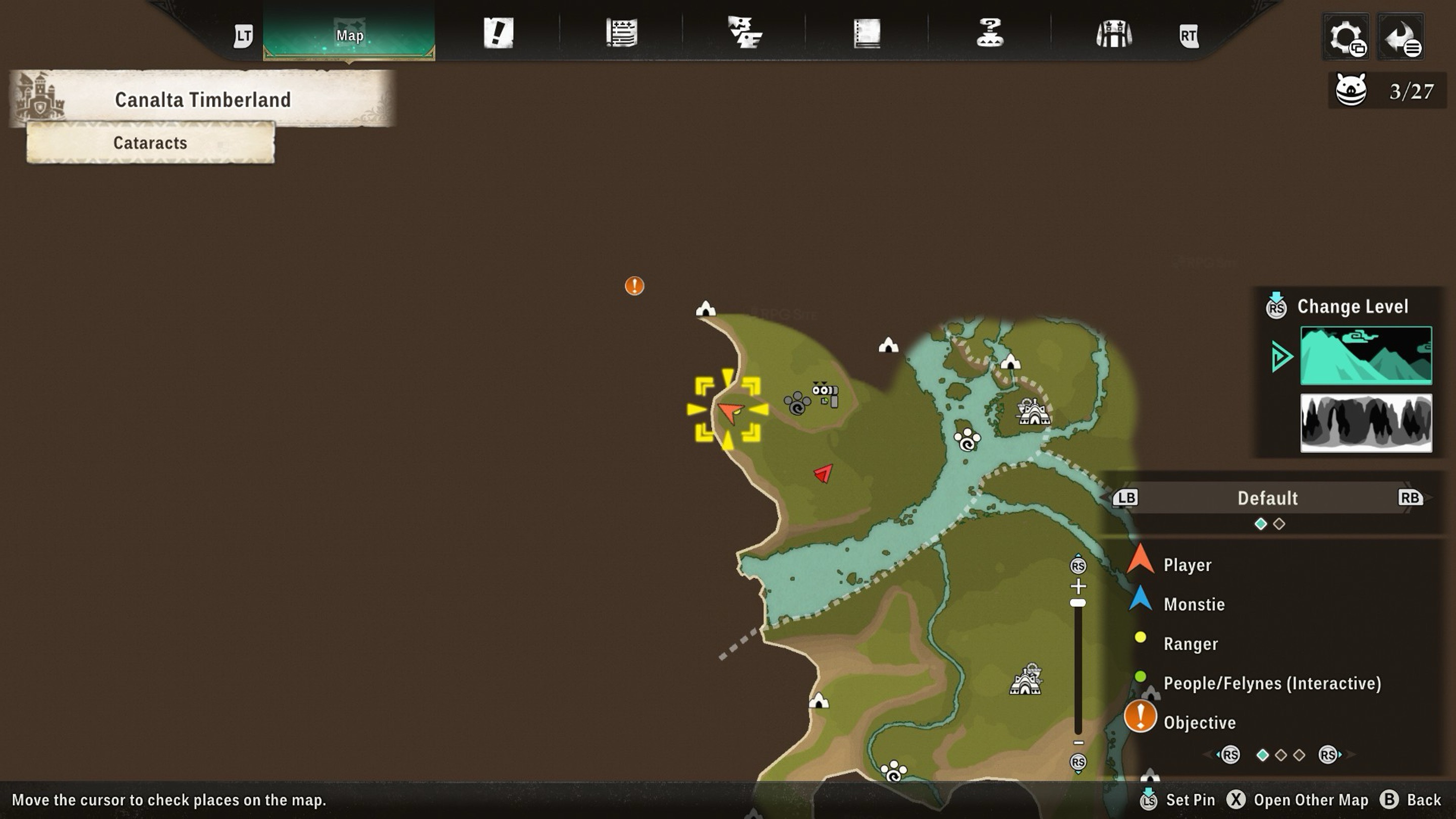Select the mountain surface level thumbnail
This screenshot has height=819, width=1456.
[x=1366, y=355]
